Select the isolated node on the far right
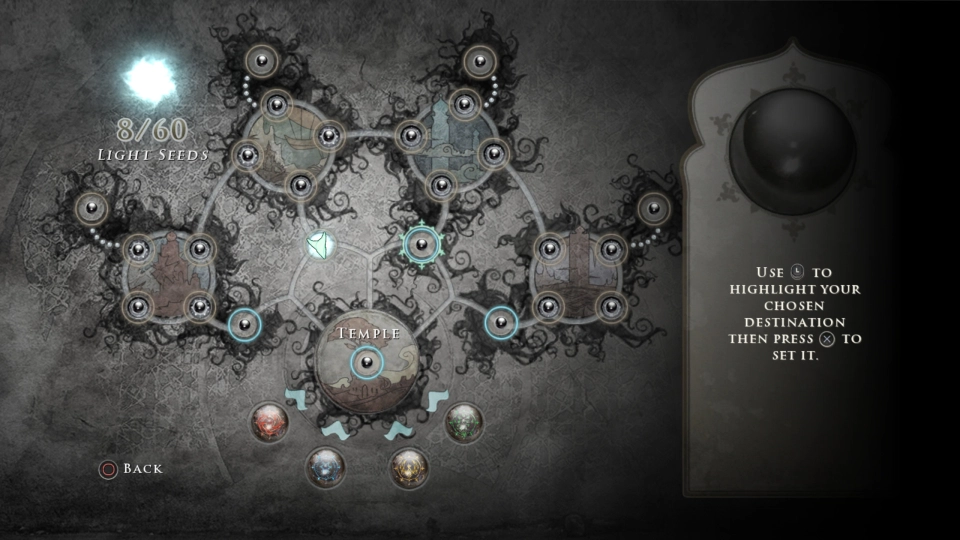Image resolution: width=960 pixels, height=540 pixels. pos(653,208)
